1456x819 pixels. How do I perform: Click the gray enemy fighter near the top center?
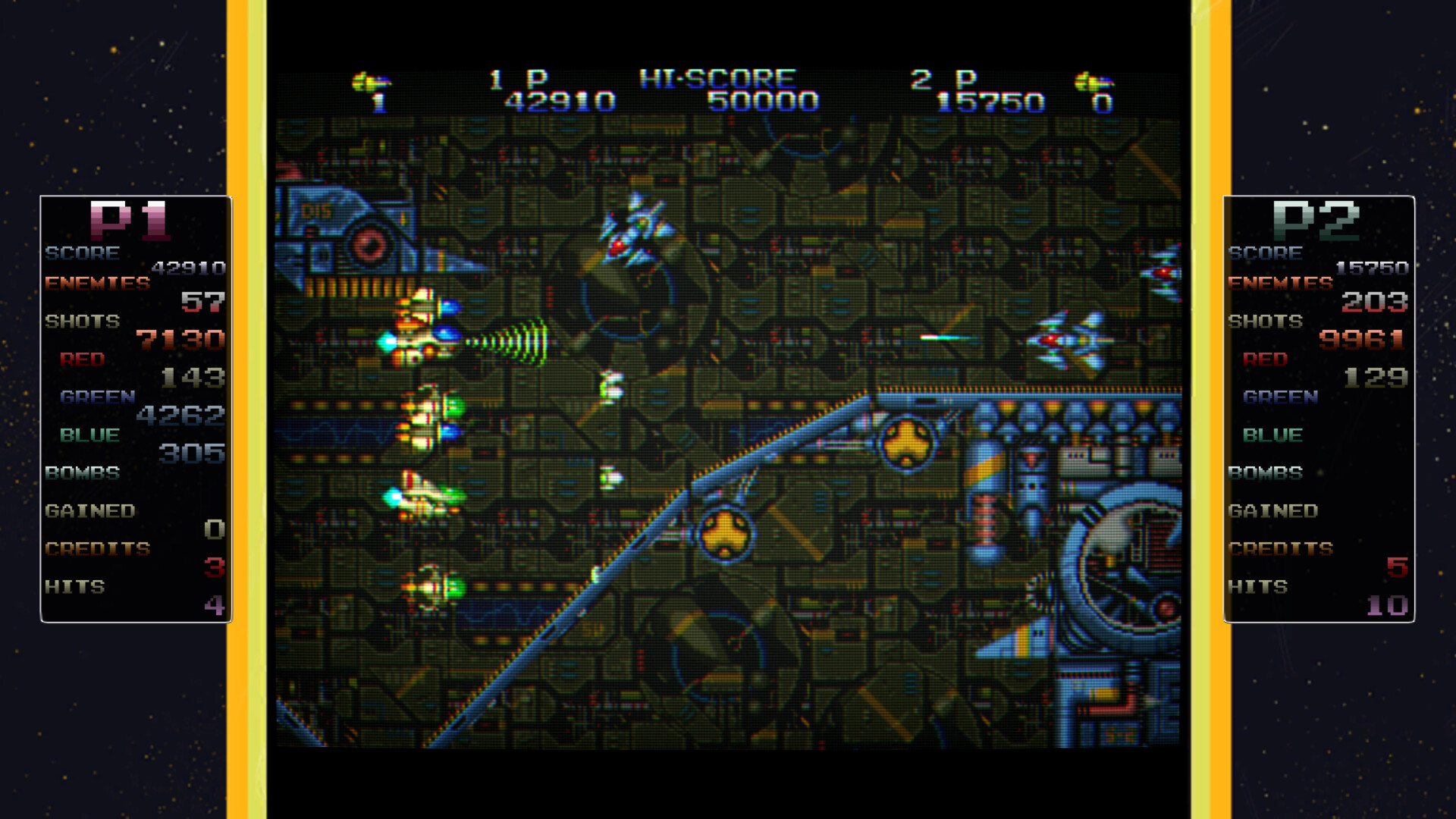(637, 227)
